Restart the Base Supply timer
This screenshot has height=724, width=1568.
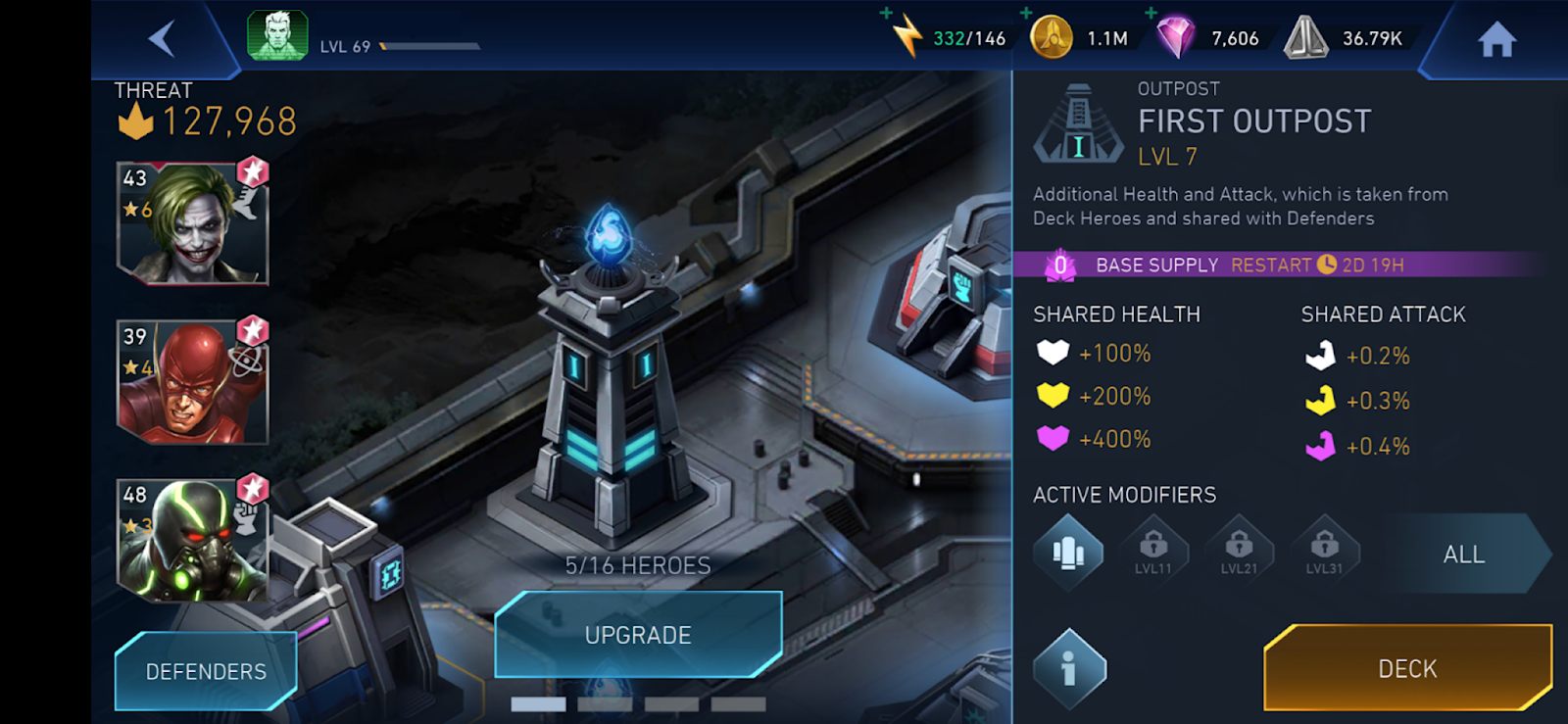pyautogui.click(x=1271, y=265)
